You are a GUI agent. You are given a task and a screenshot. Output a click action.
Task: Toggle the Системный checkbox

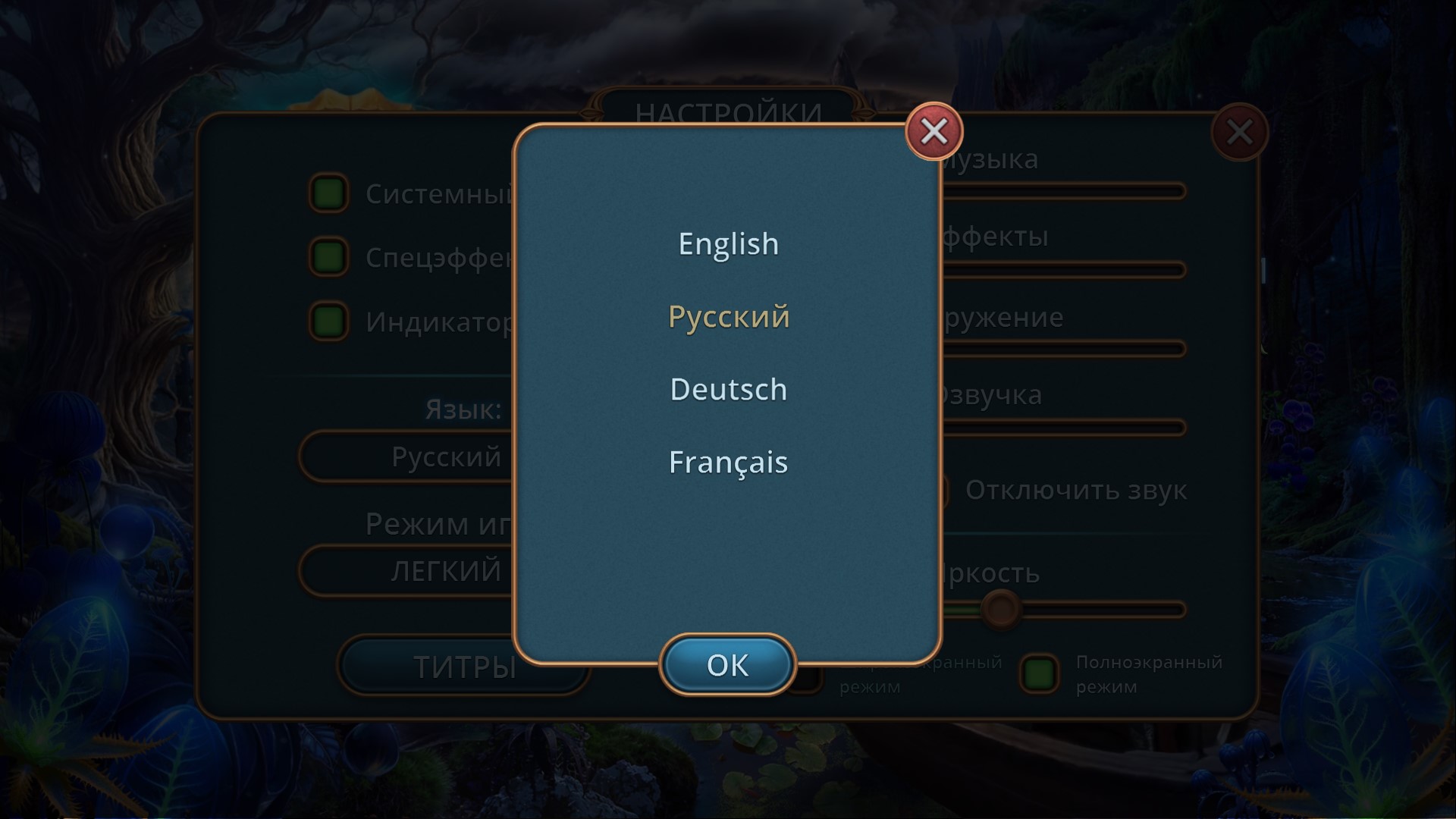click(328, 193)
